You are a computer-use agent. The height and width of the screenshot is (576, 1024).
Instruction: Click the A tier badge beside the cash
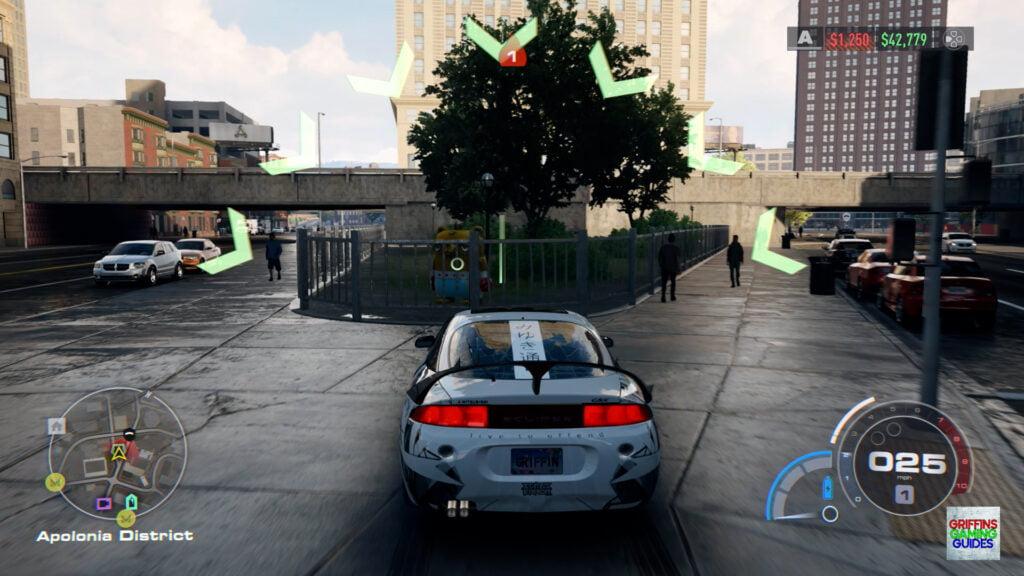805,39
